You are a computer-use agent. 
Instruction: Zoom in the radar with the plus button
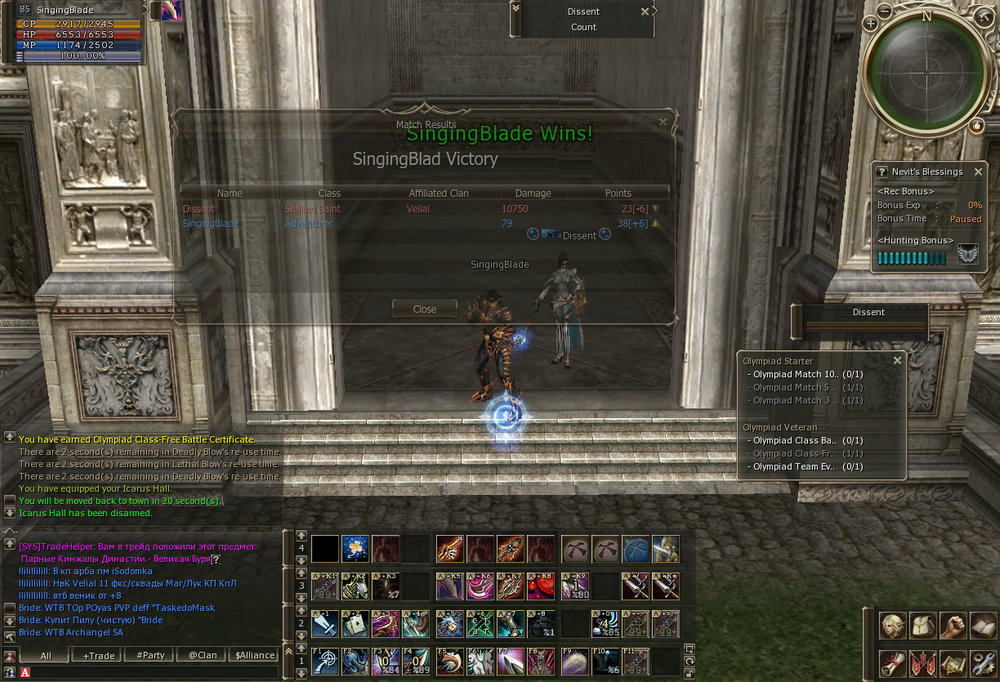[x=872, y=23]
